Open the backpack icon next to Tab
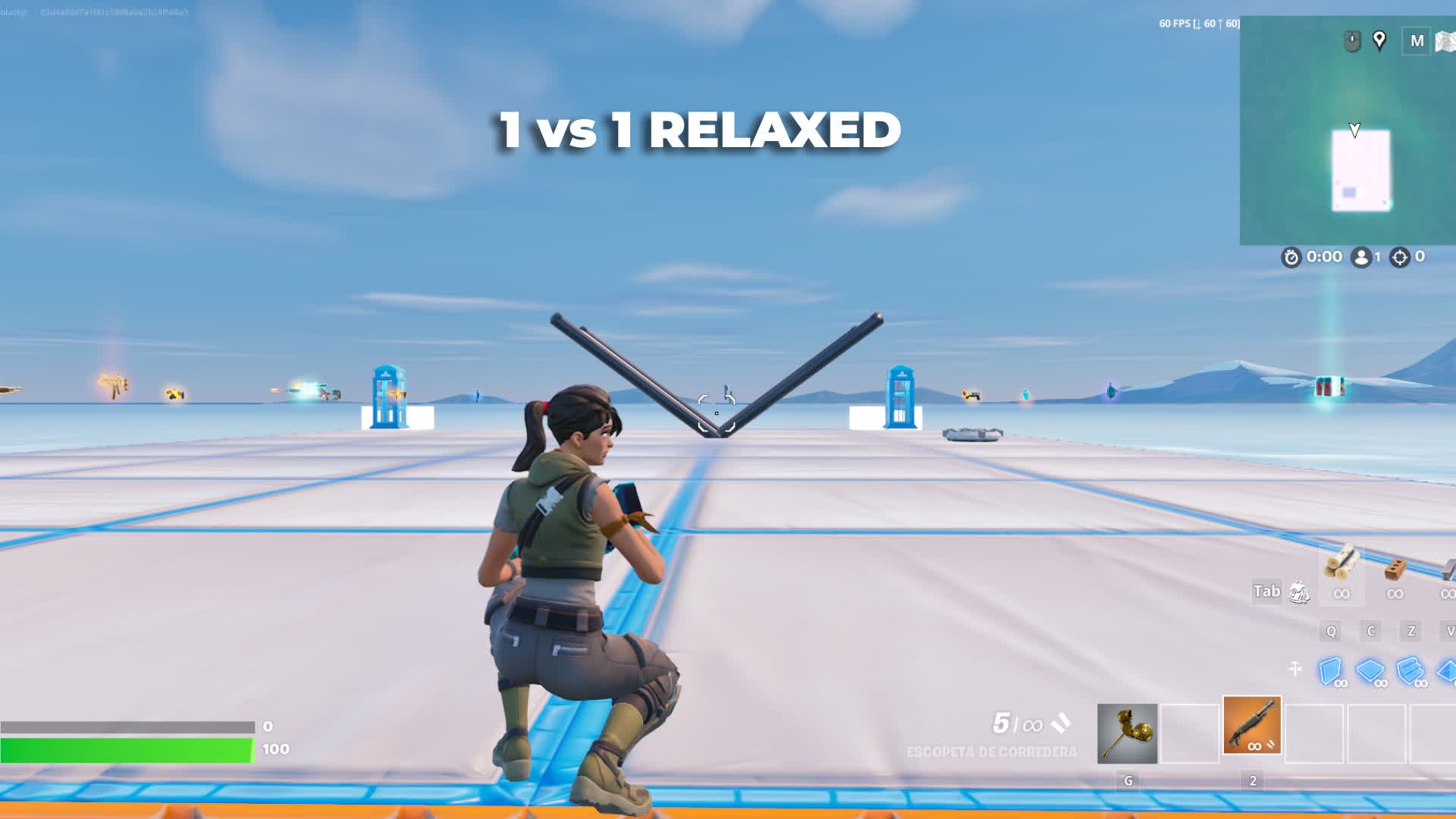Viewport: 1456px width, 819px height. tap(1300, 591)
